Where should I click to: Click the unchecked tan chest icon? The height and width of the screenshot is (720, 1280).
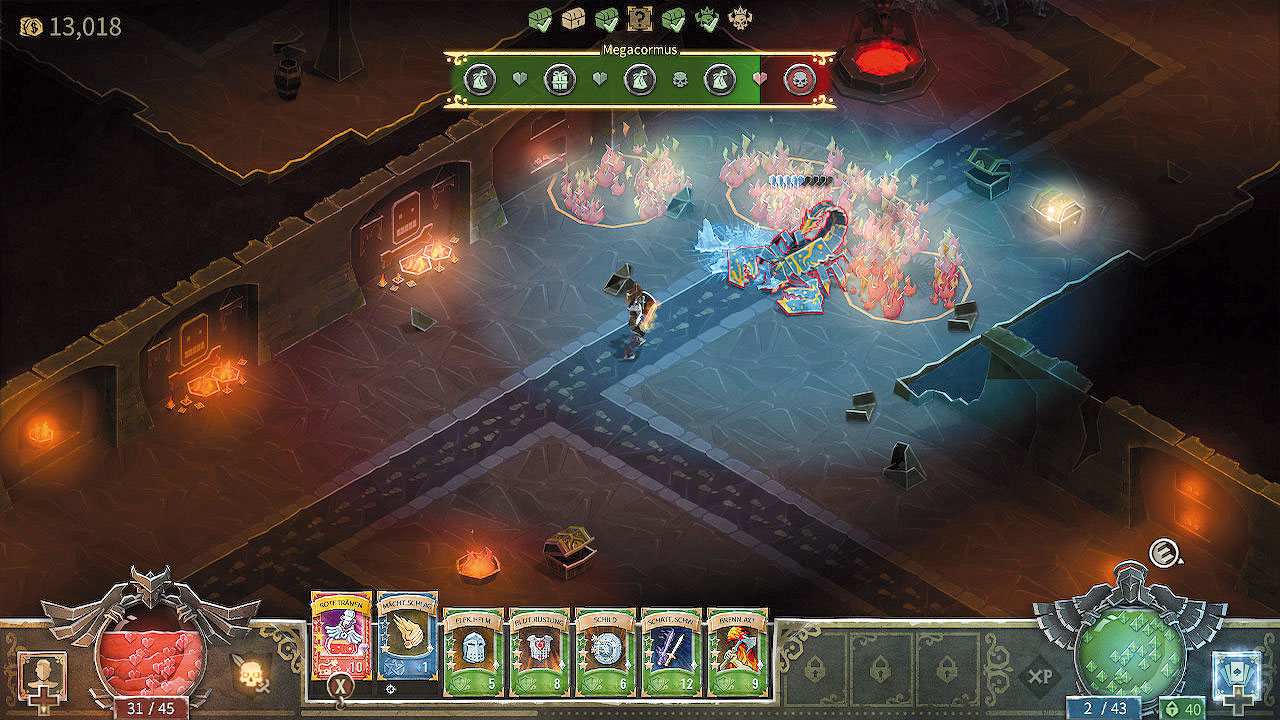573,18
